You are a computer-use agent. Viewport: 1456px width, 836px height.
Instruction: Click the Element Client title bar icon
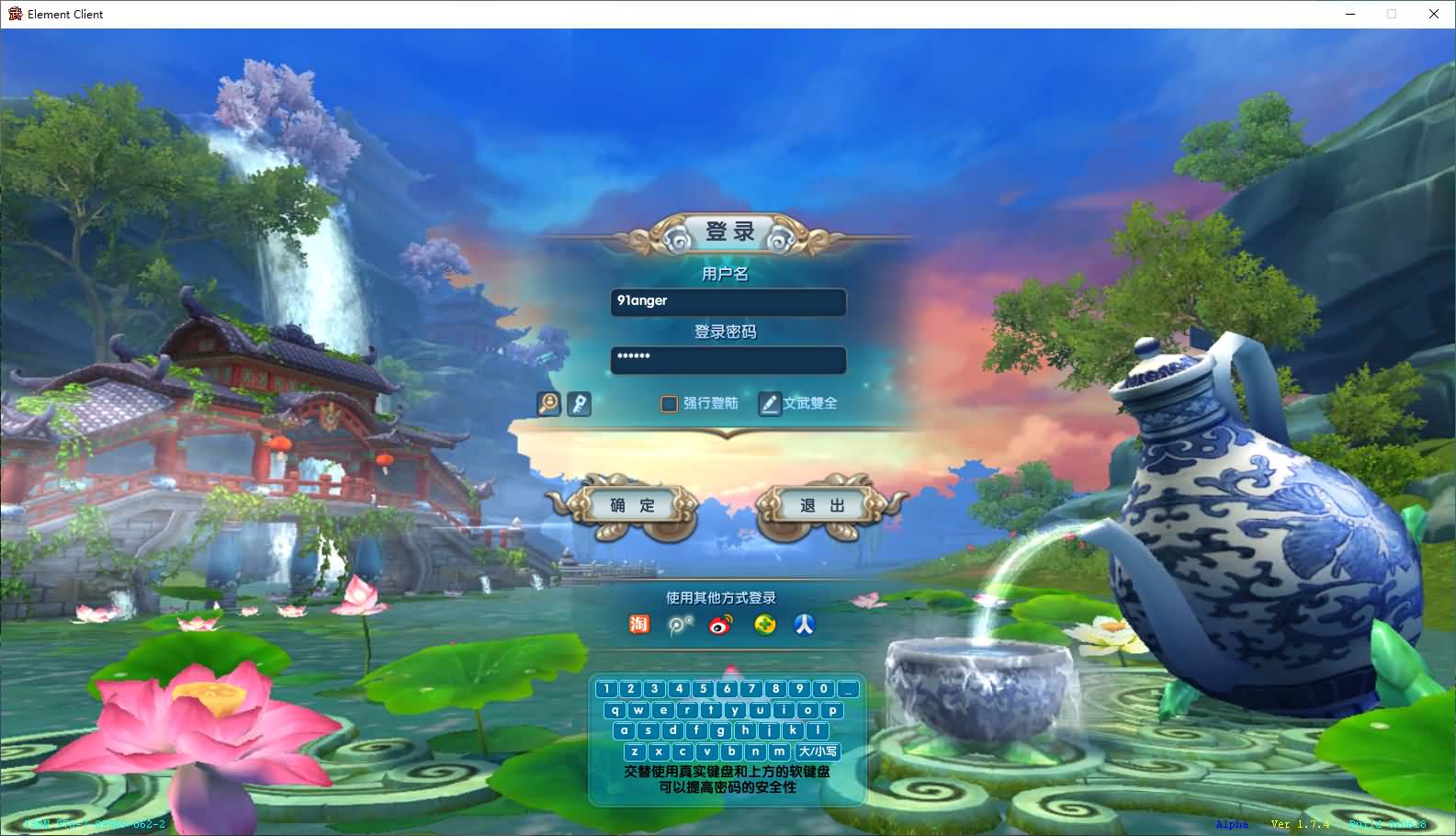coord(13,14)
